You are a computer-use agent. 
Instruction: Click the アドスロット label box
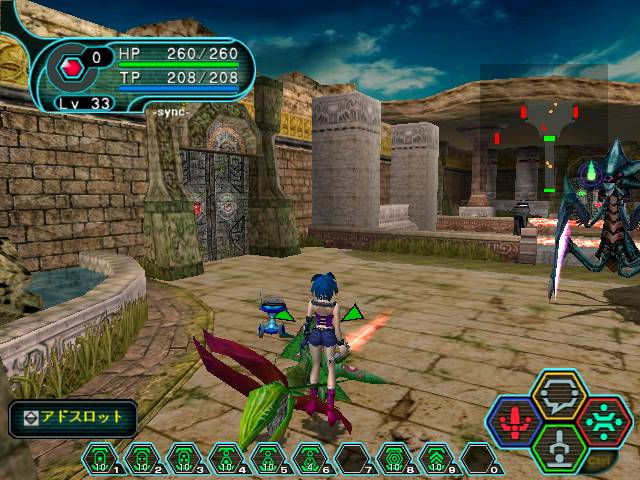coord(72,416)
